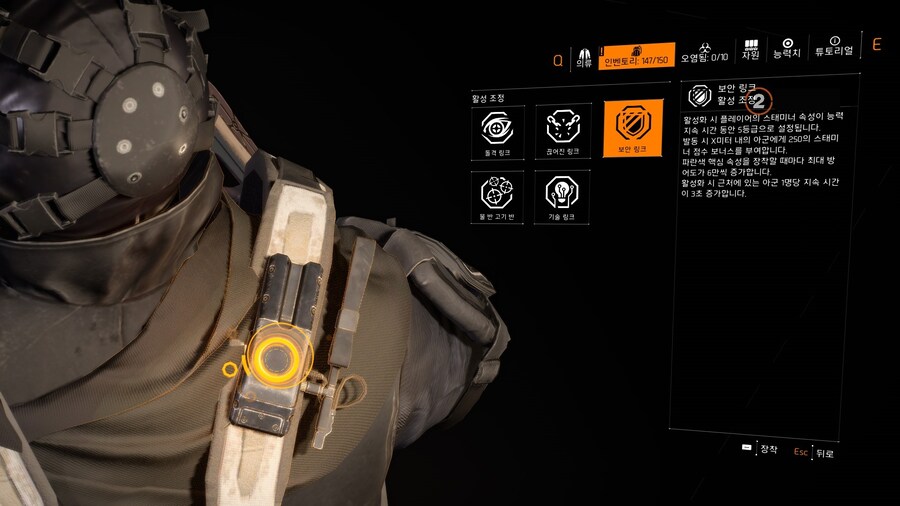Go back with the 뒤로 button
Image resolution: width=900 pixels, height=506 pixels.
pos(815,452)
